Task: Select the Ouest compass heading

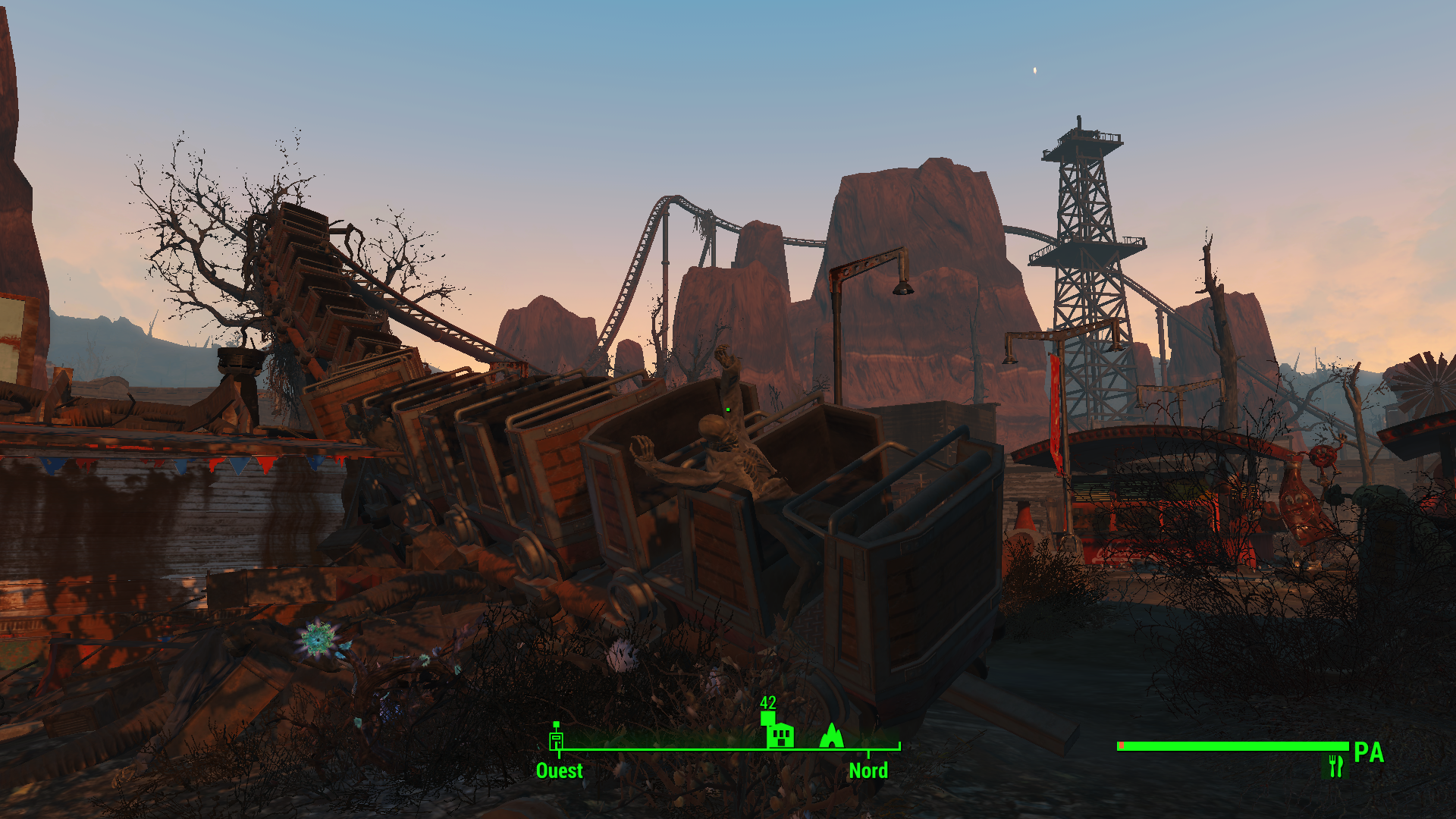Action: pos(559,770)
